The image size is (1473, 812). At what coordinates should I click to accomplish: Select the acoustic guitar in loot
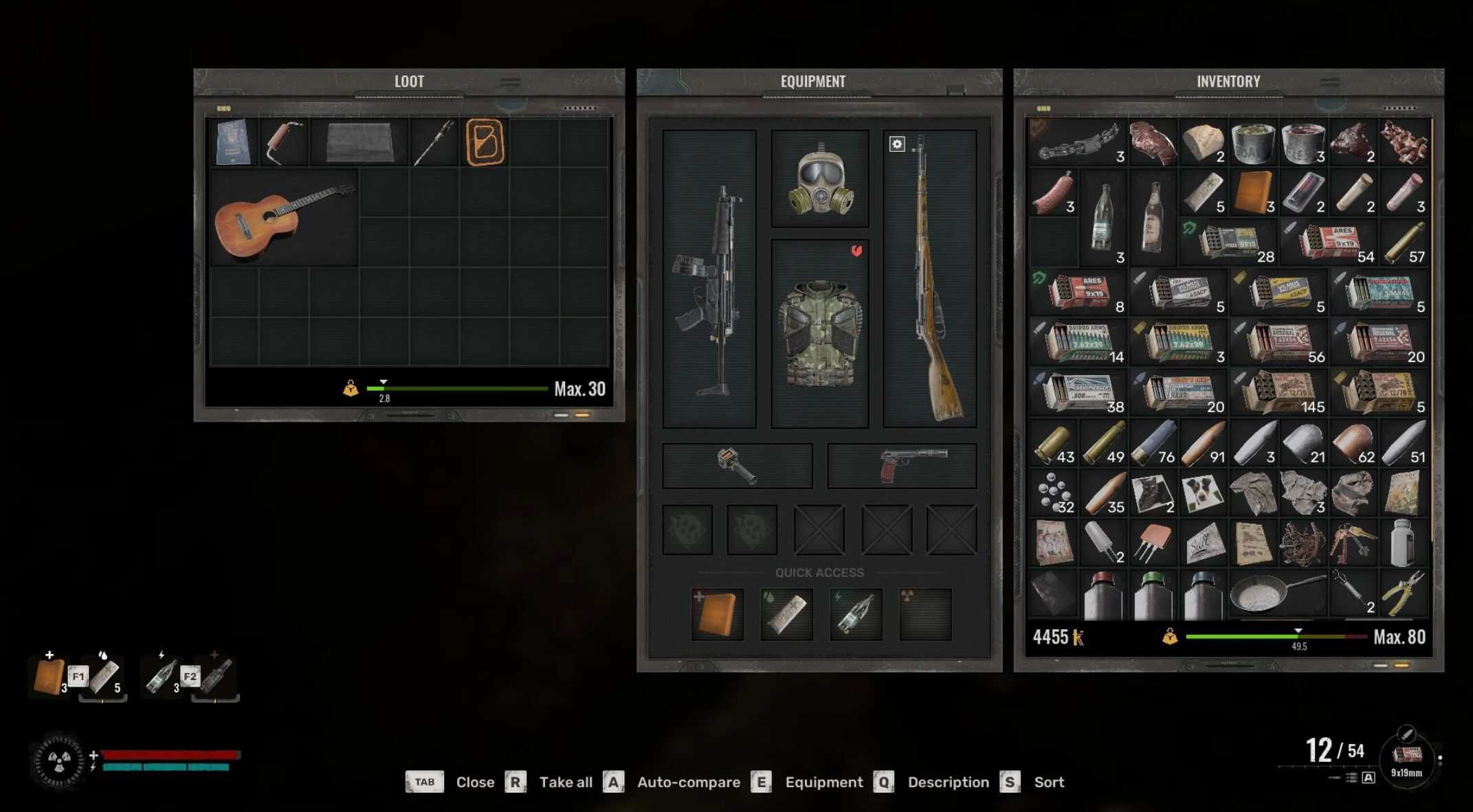point(283,218)
